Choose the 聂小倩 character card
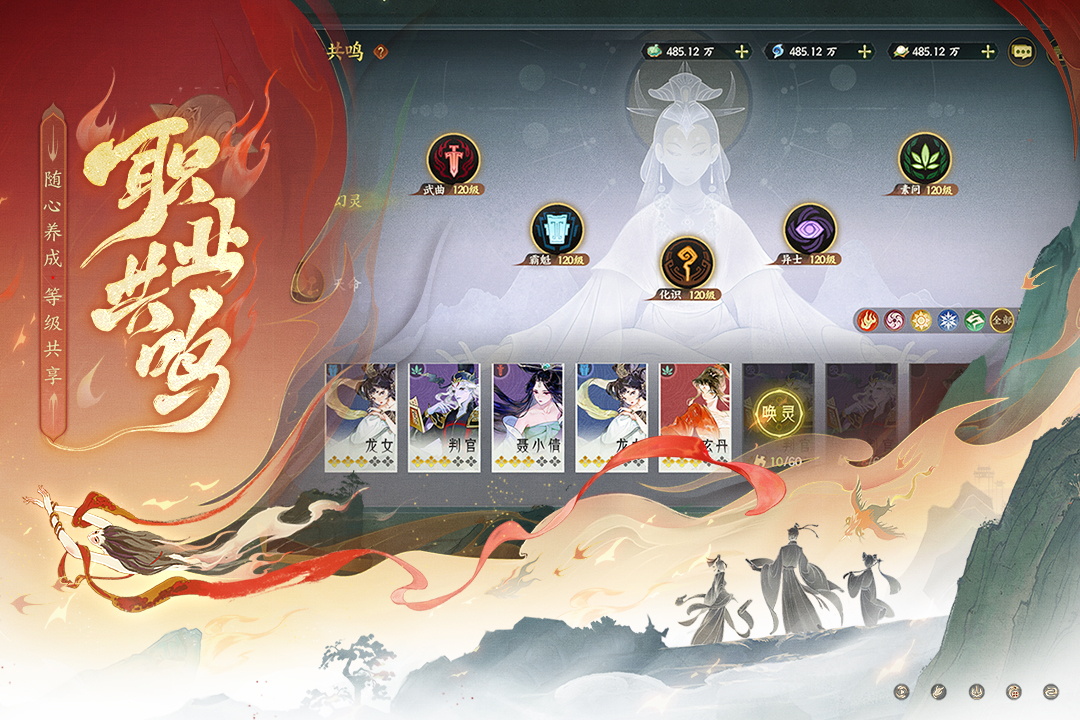 point(528,416)
